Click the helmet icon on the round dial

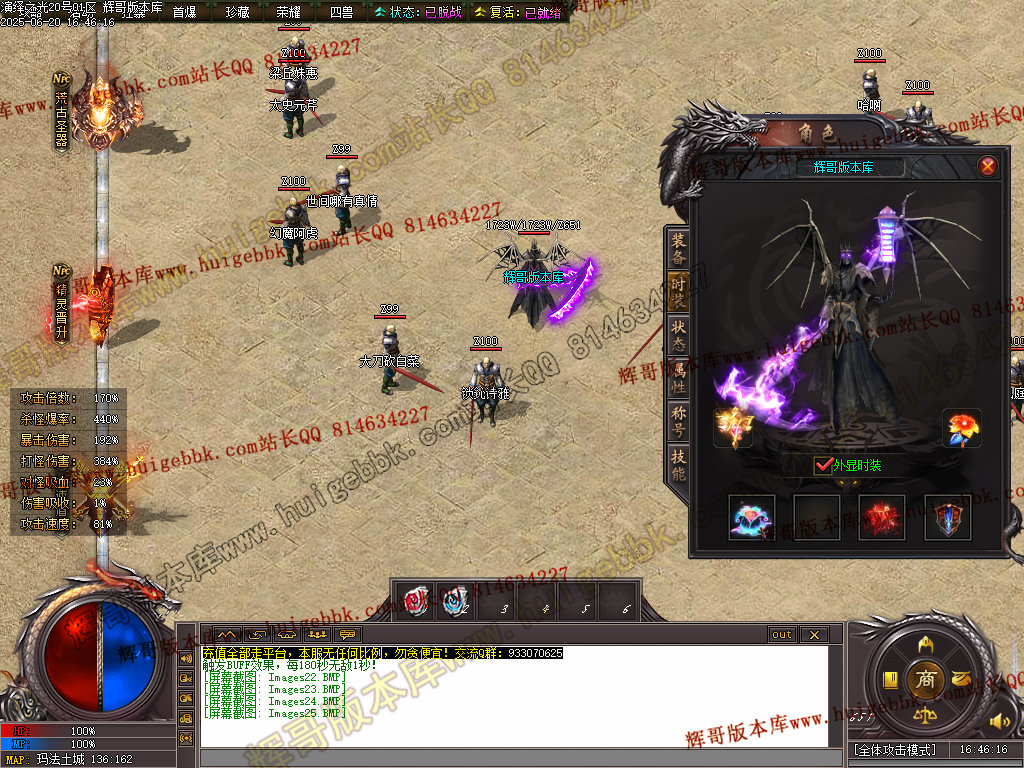click(x=926, y=642)
